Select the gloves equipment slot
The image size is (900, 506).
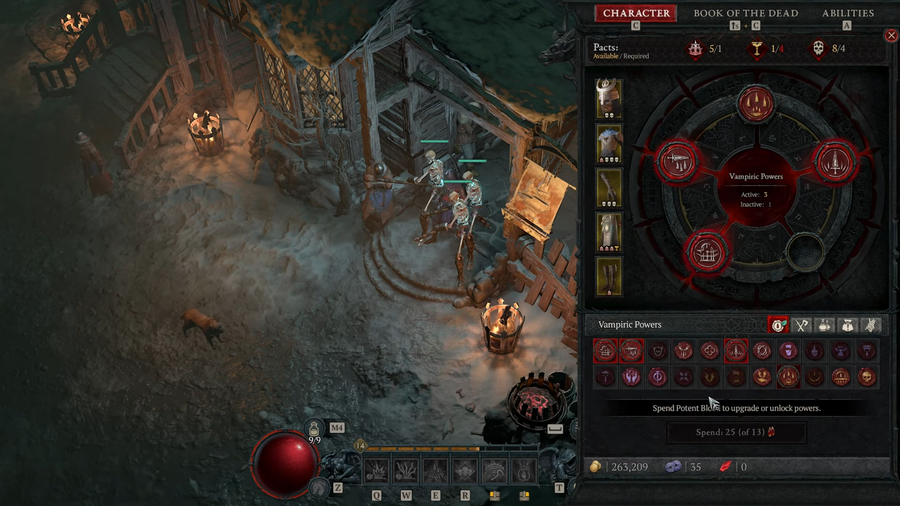click(x=609, y=188)
